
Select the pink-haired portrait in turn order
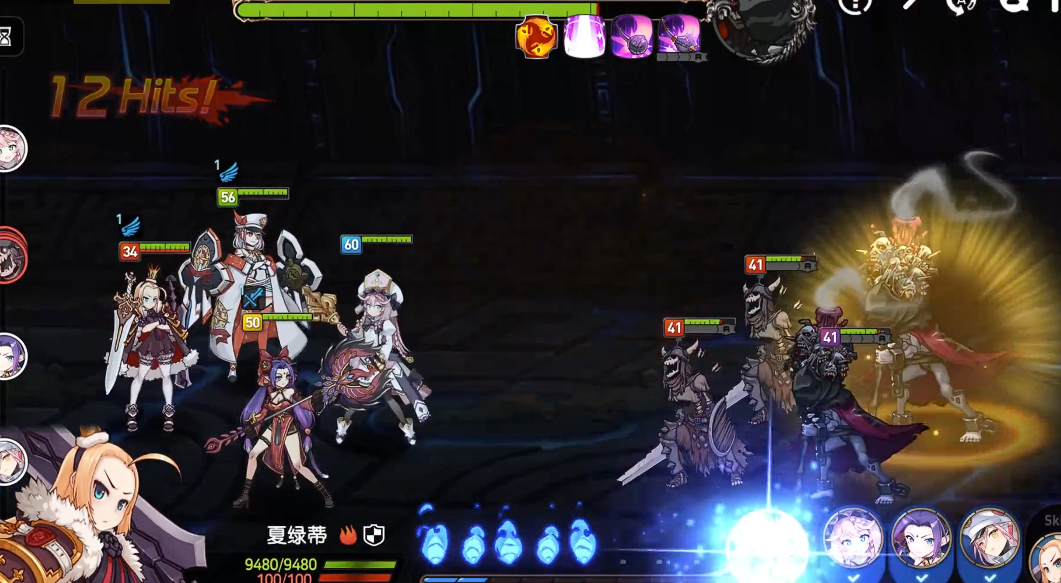point(9,149)
